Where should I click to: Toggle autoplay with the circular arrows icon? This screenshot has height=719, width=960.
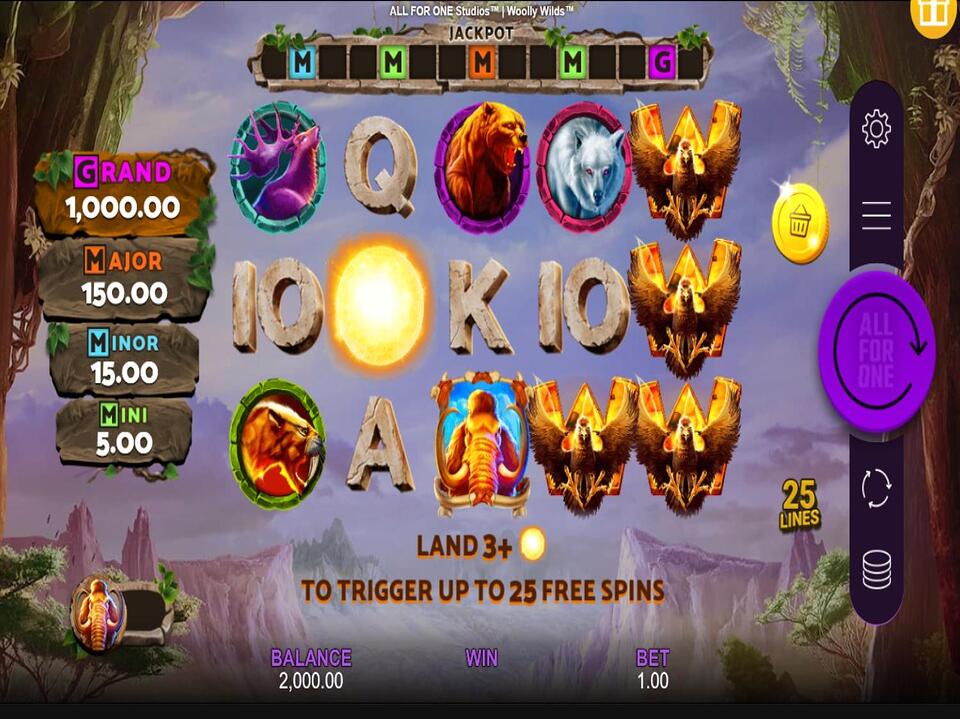(x=876, y=488)
